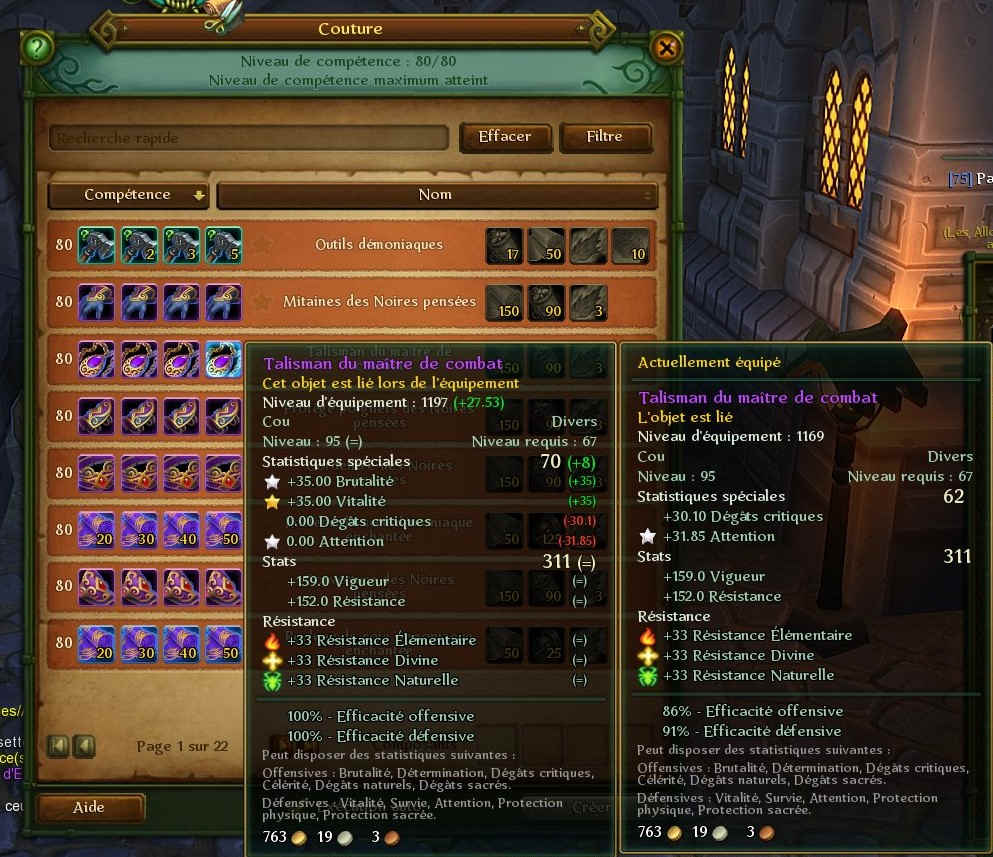The height and width of the screenshot is (857, 993).
Task: Go to the previous recipe page
Action: [x=83, y=746]
